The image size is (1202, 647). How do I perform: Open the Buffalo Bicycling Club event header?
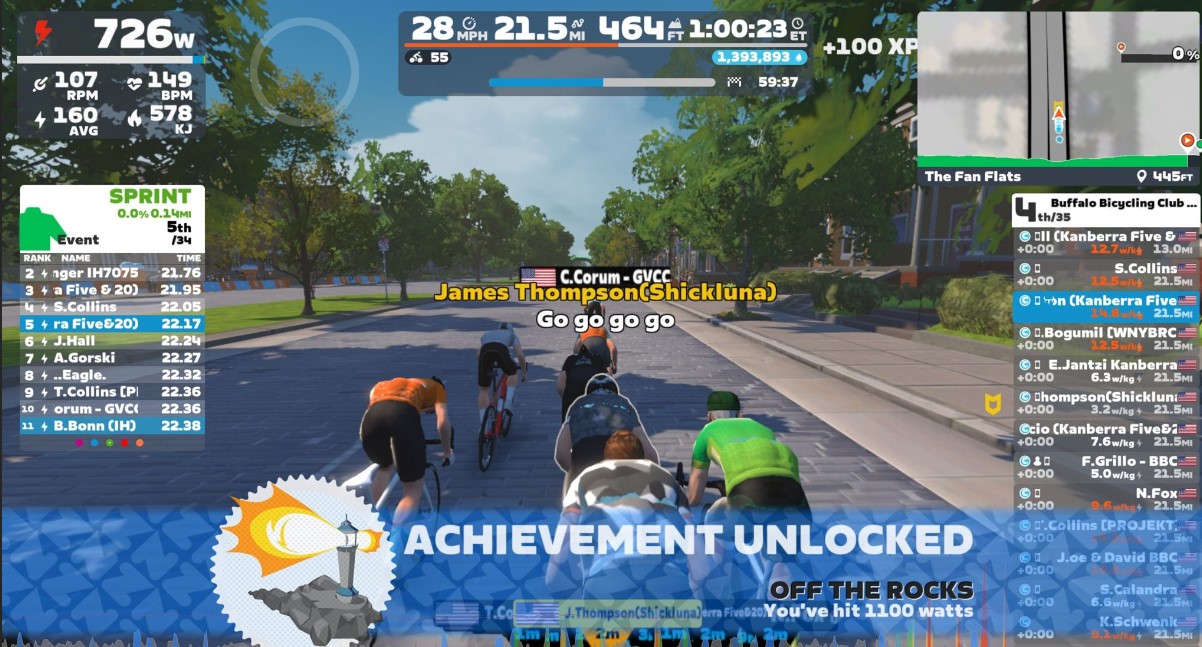tap(1106, 208)
